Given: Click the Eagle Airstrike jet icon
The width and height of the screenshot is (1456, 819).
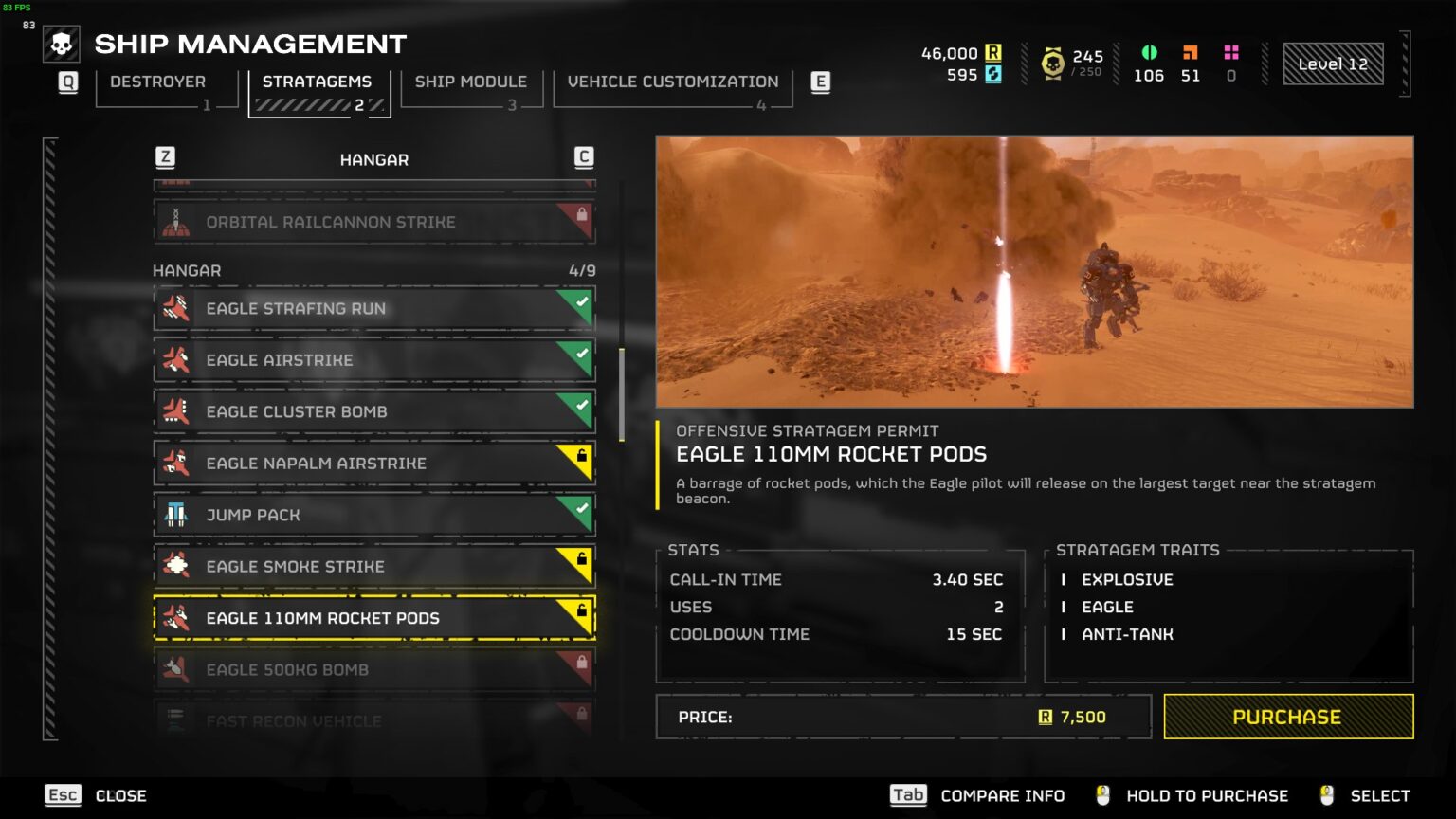Looking at the screenshot, I should 178,360.
